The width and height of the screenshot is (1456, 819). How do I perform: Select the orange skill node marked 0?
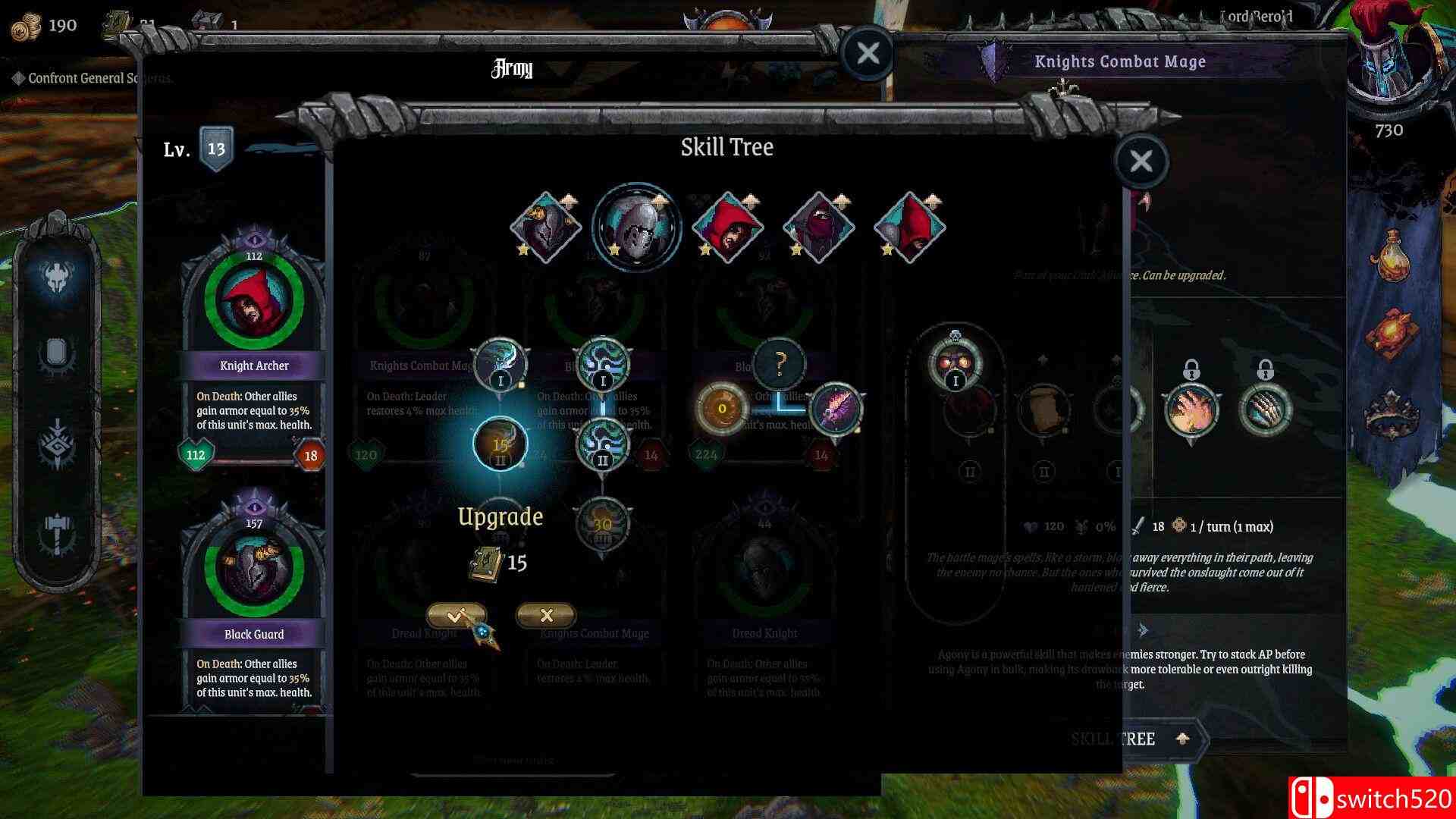[x=722, y=409]
